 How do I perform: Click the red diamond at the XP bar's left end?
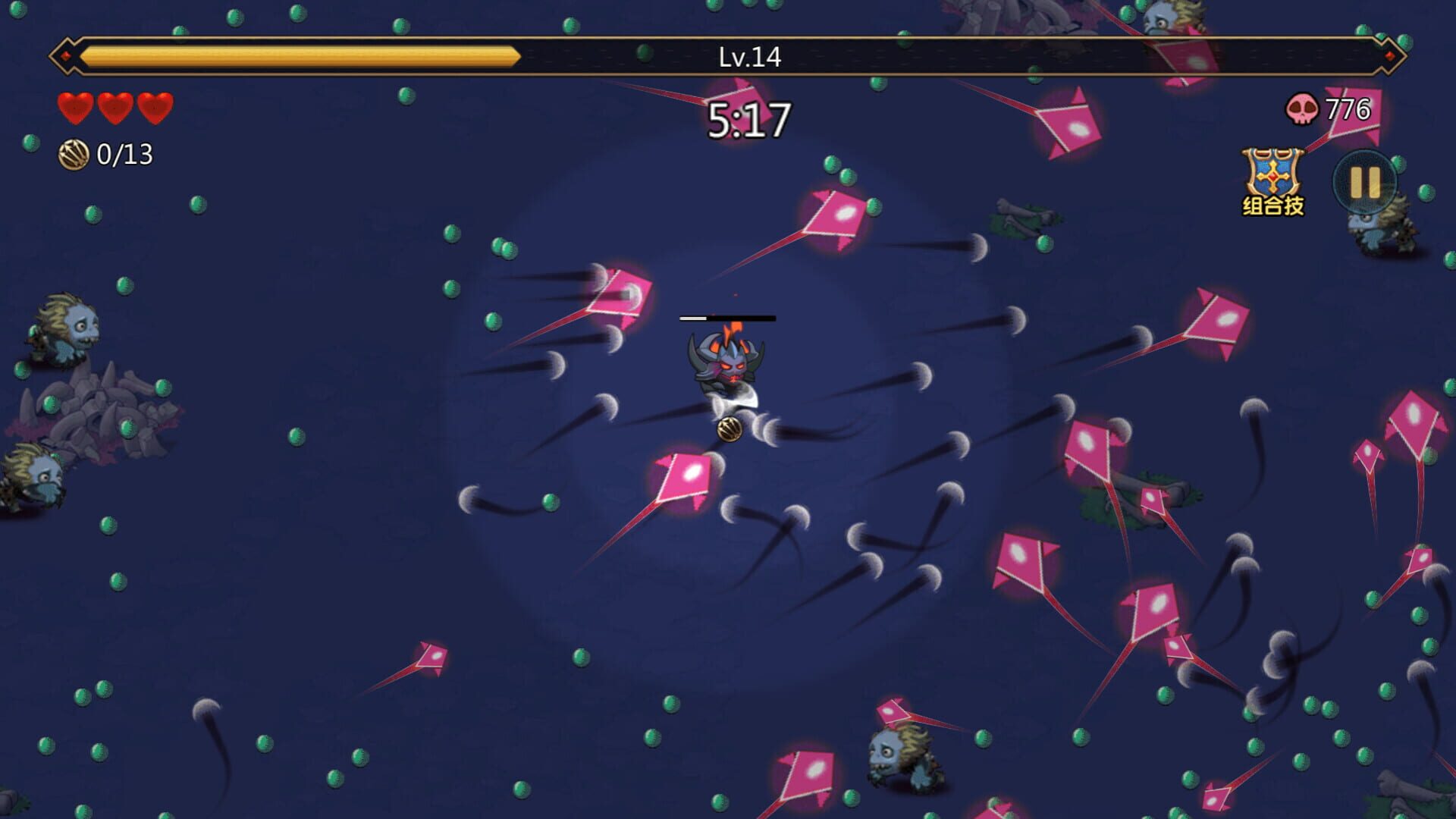67,54
